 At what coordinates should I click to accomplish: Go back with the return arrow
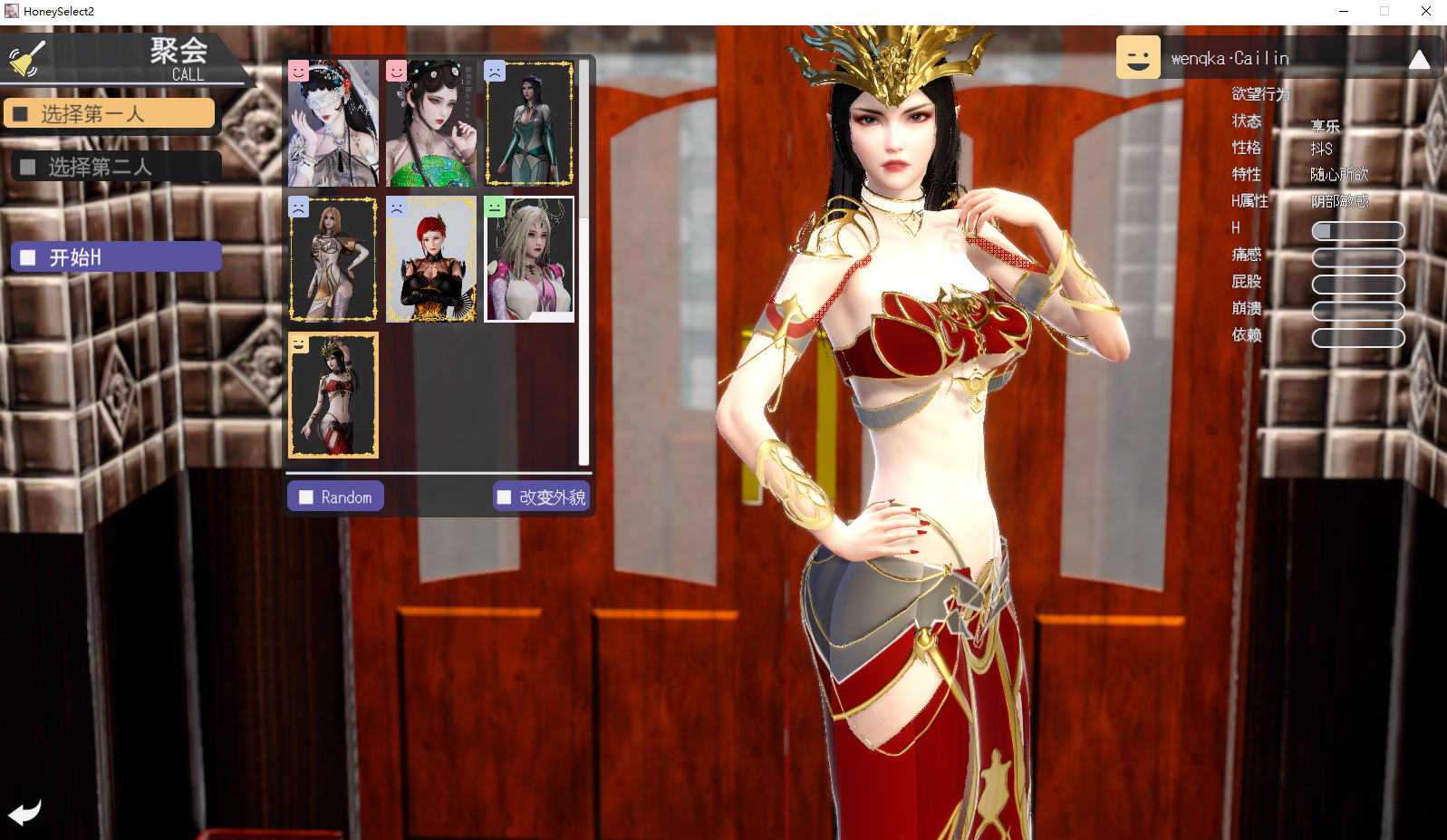coord(24,812)
